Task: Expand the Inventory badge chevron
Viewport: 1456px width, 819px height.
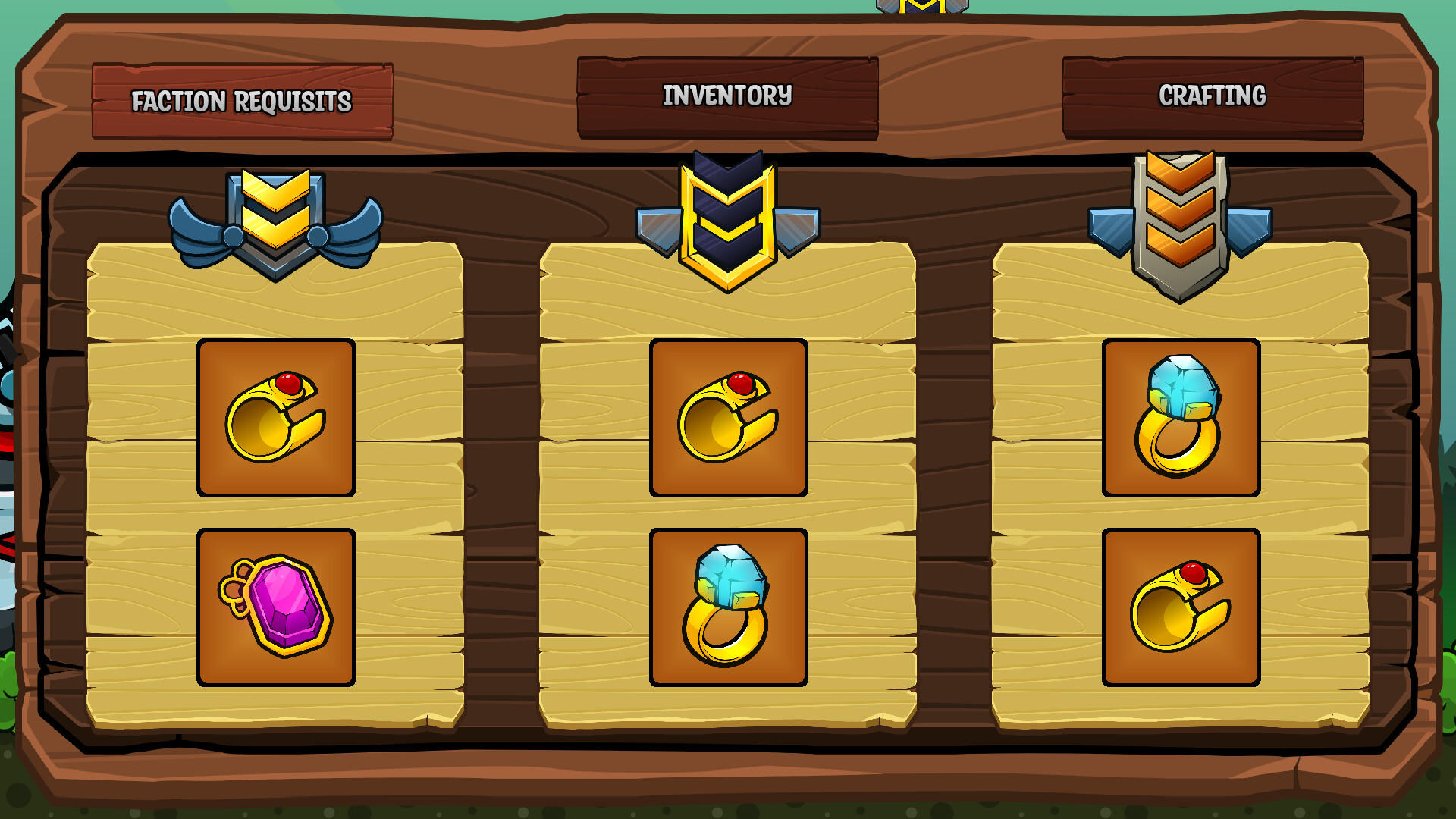Action: pos(728,212)
